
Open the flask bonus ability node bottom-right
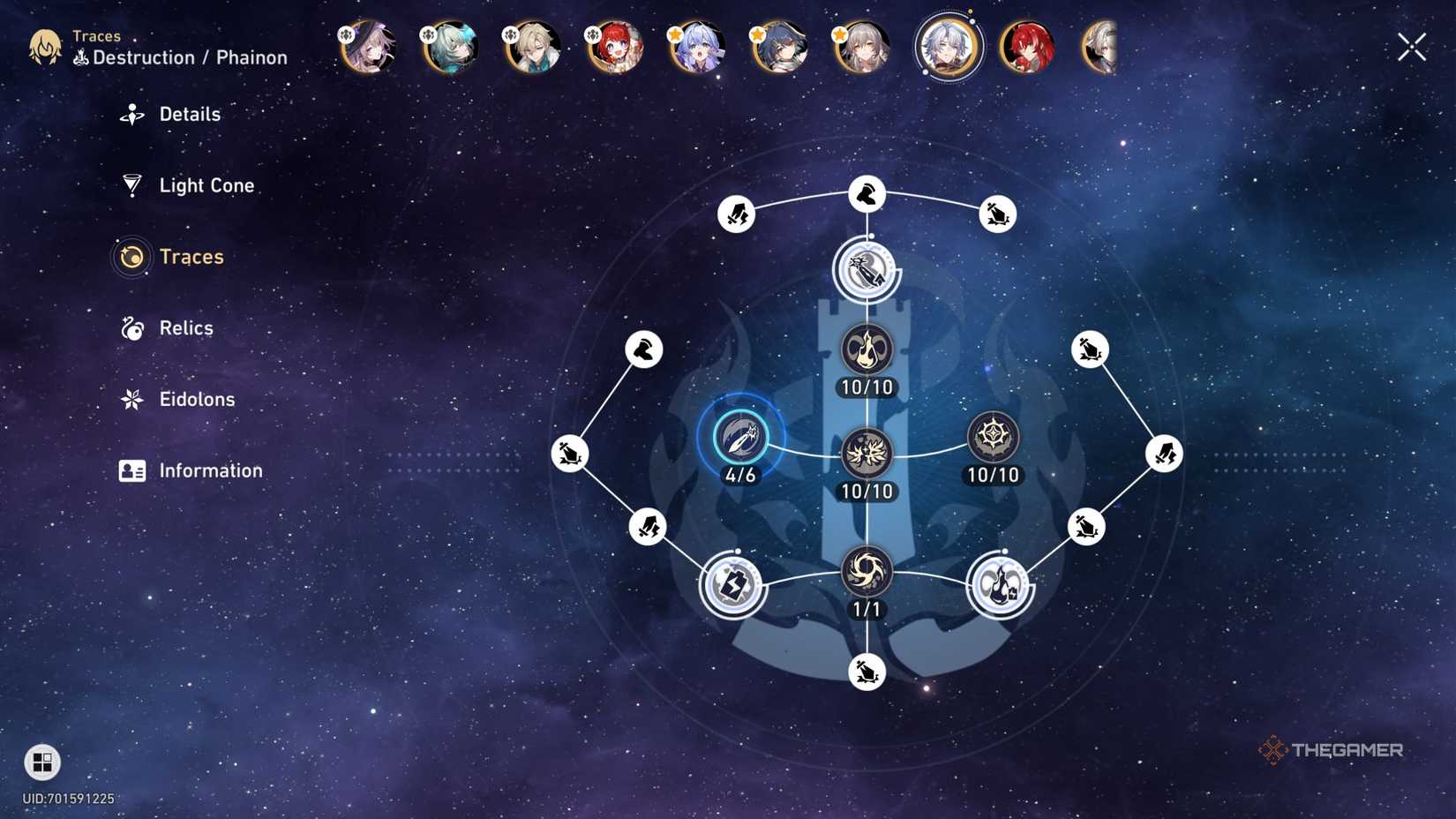point(1000,582)
